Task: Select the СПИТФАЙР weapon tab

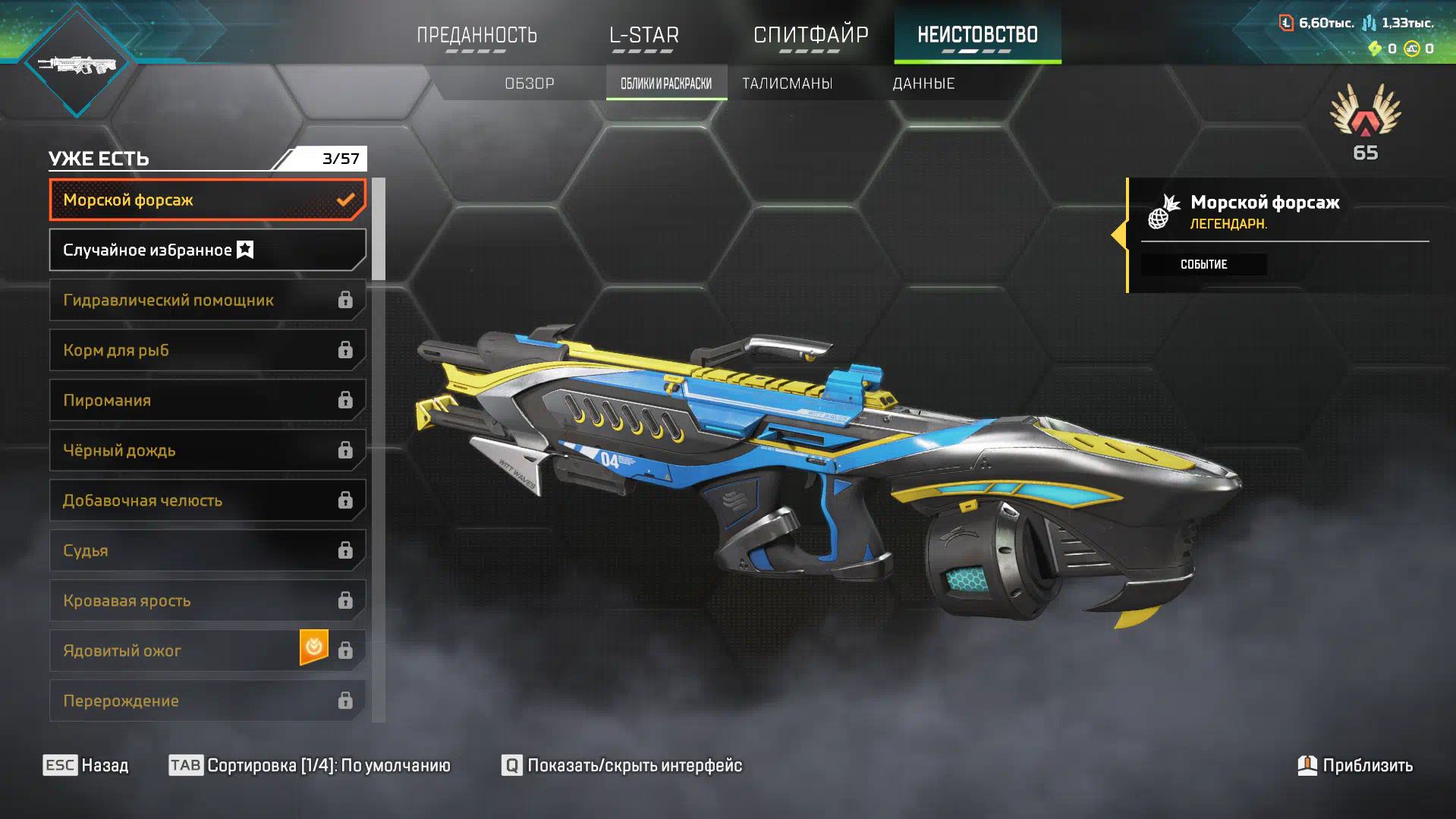Action: (810, 36)
